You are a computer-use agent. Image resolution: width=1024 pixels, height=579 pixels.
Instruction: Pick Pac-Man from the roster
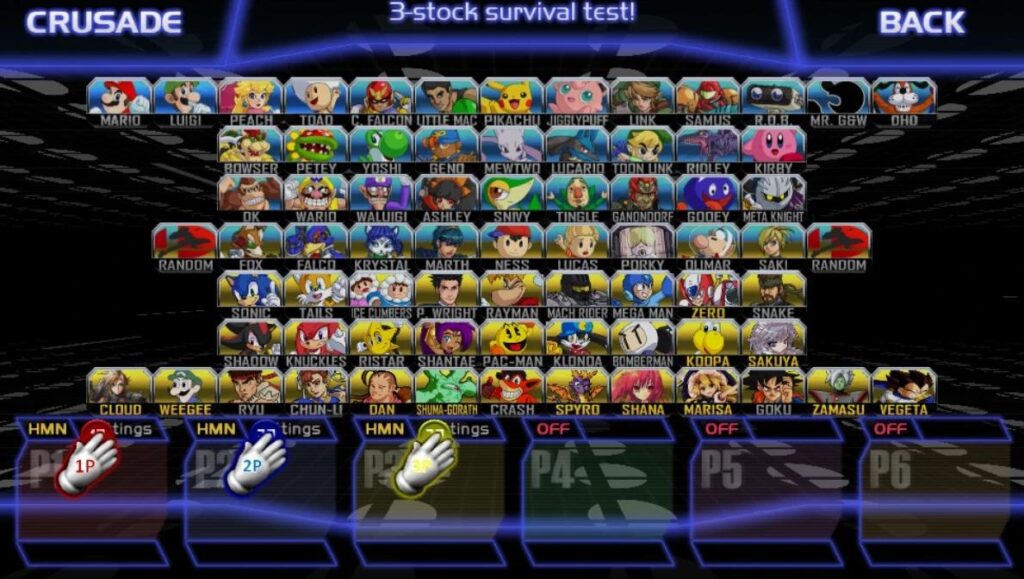coord(512,339)
